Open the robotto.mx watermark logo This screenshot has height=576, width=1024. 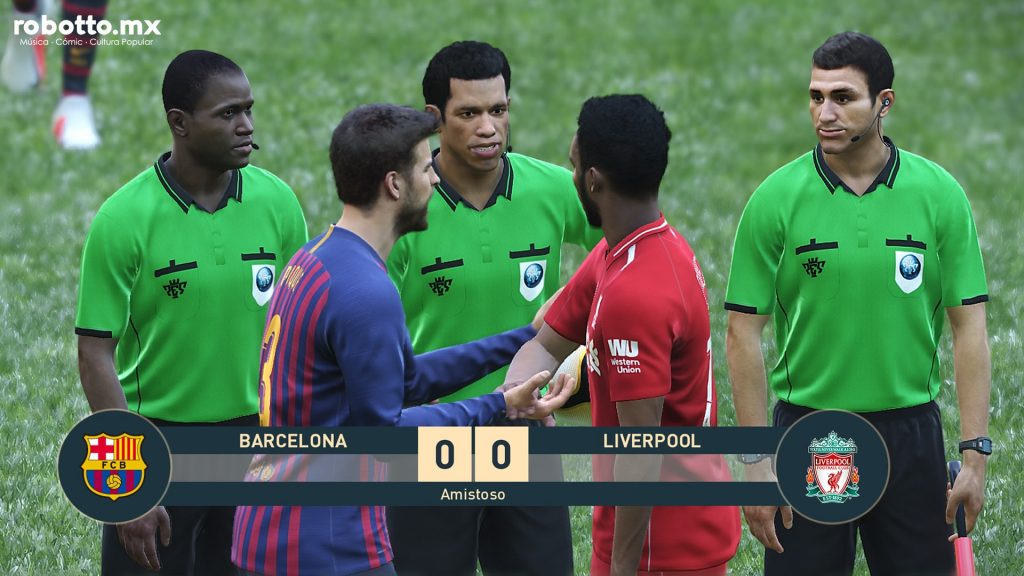(x=87, y=30)
